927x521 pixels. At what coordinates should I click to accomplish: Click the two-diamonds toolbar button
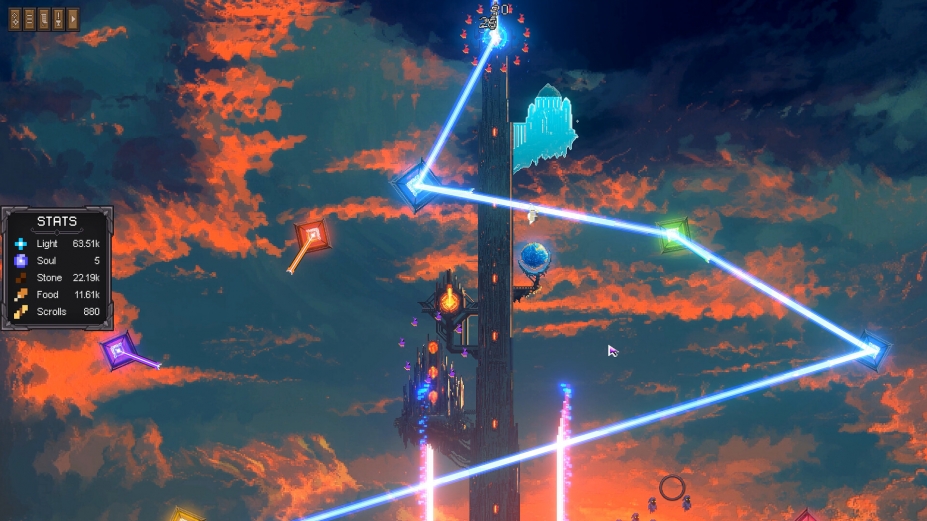(x=15, y=19)
